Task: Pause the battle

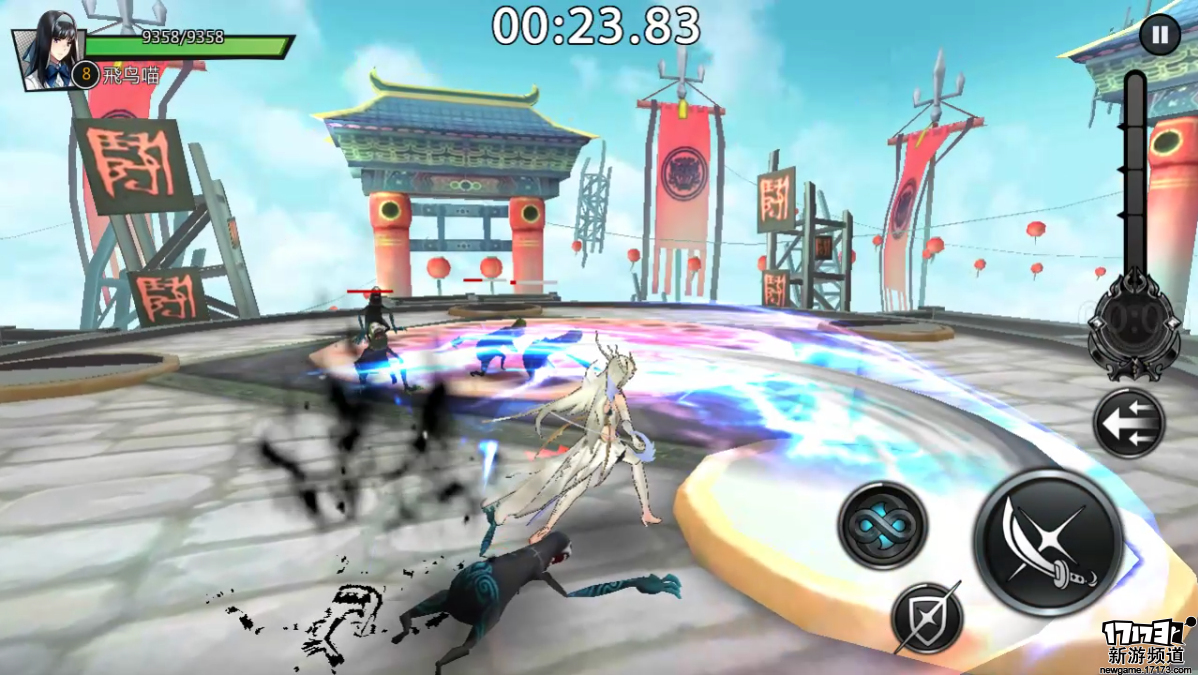Action: (x=1159, y=36)
